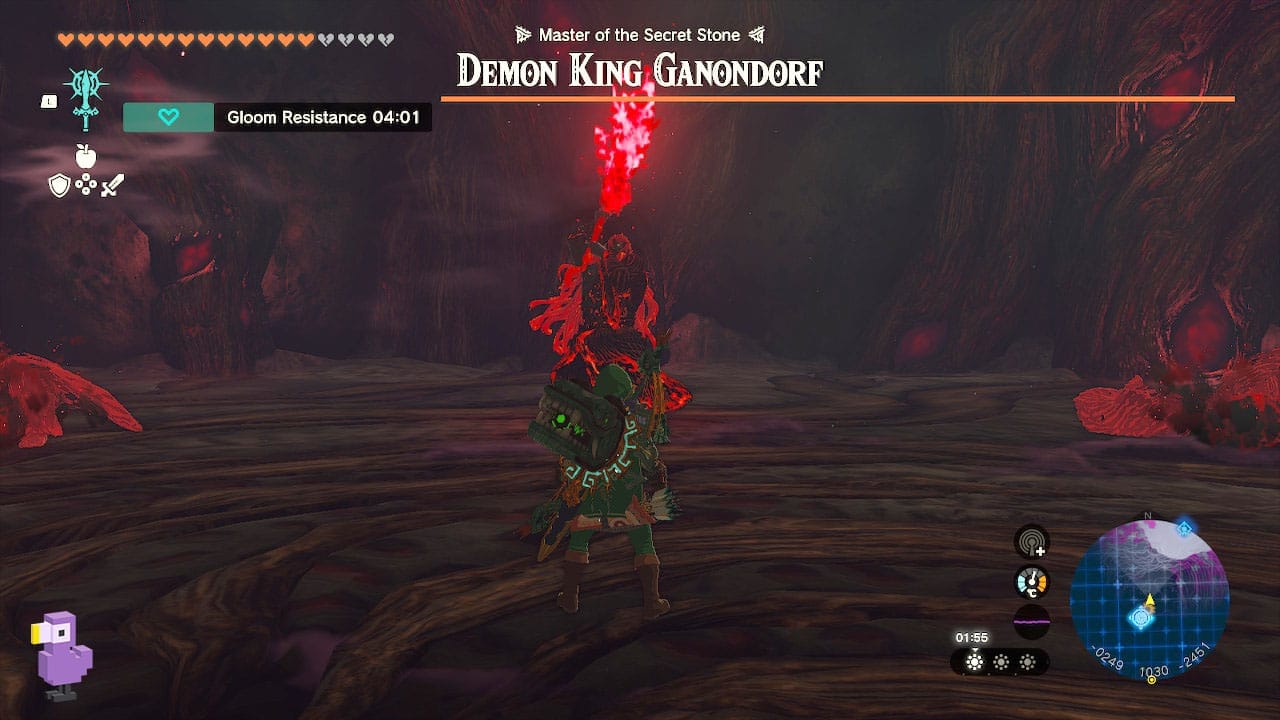Image resolution: width=1280 pixels, height=720 pixels.
Task: Click the Master of the Secret Stone heading
Action: coord(640,34)
